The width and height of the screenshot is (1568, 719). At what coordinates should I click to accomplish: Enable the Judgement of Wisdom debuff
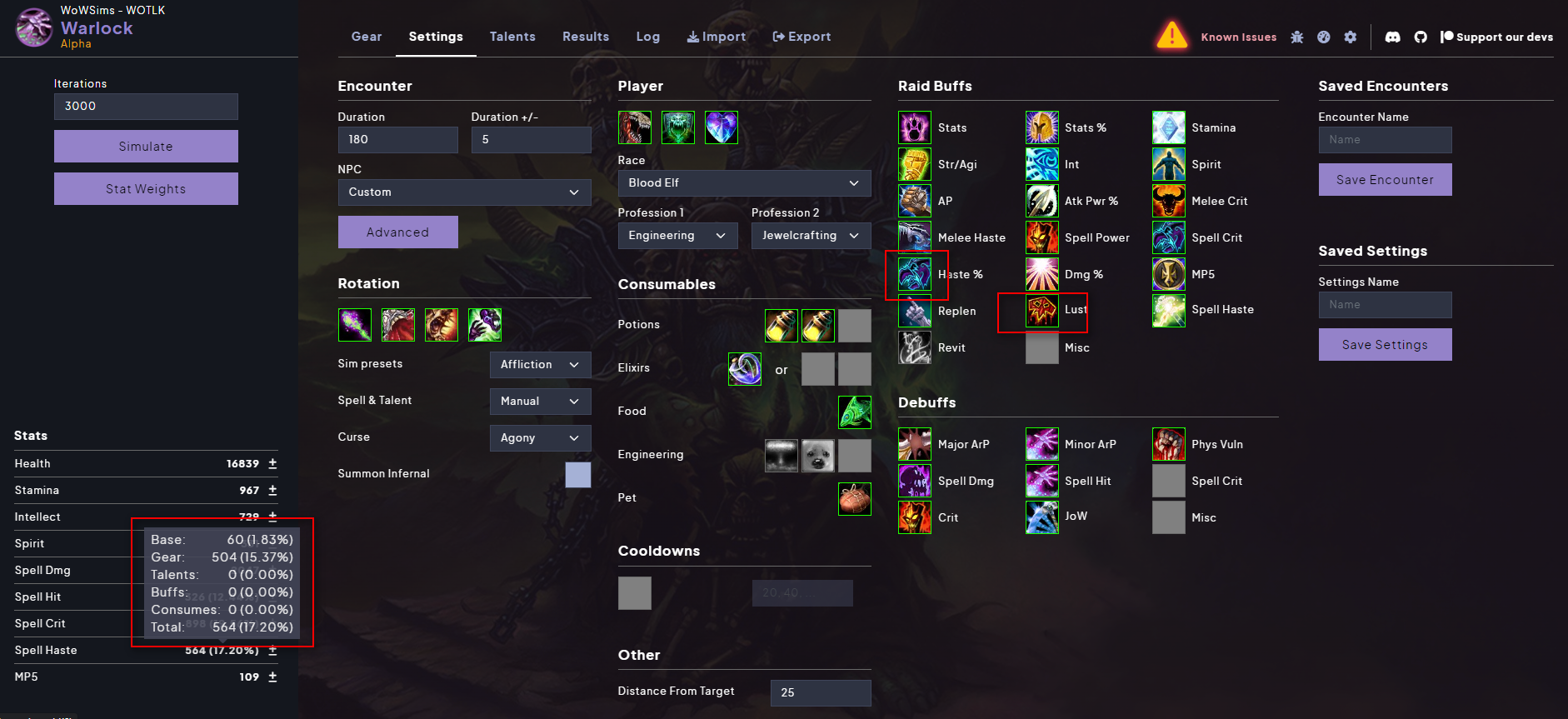1041,517
